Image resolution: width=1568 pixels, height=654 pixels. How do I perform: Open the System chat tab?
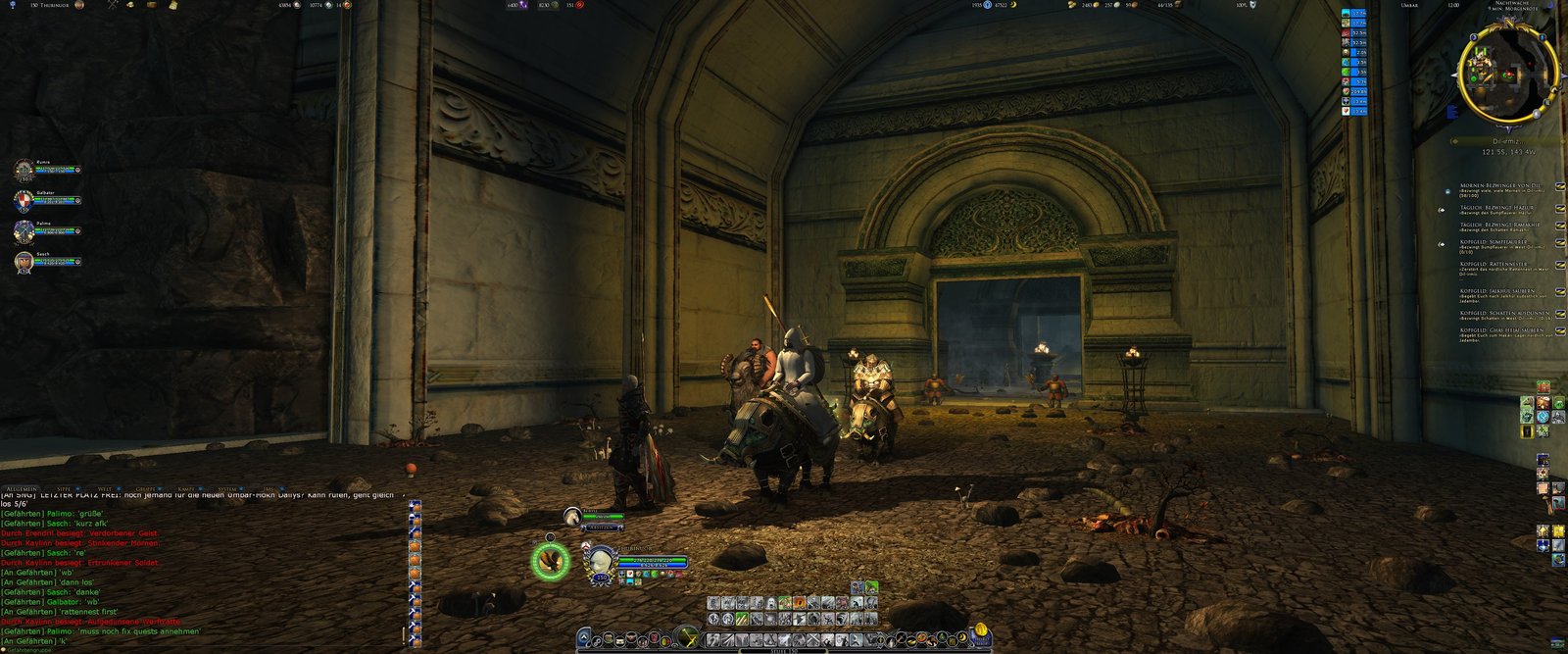(x=227, y=487)
